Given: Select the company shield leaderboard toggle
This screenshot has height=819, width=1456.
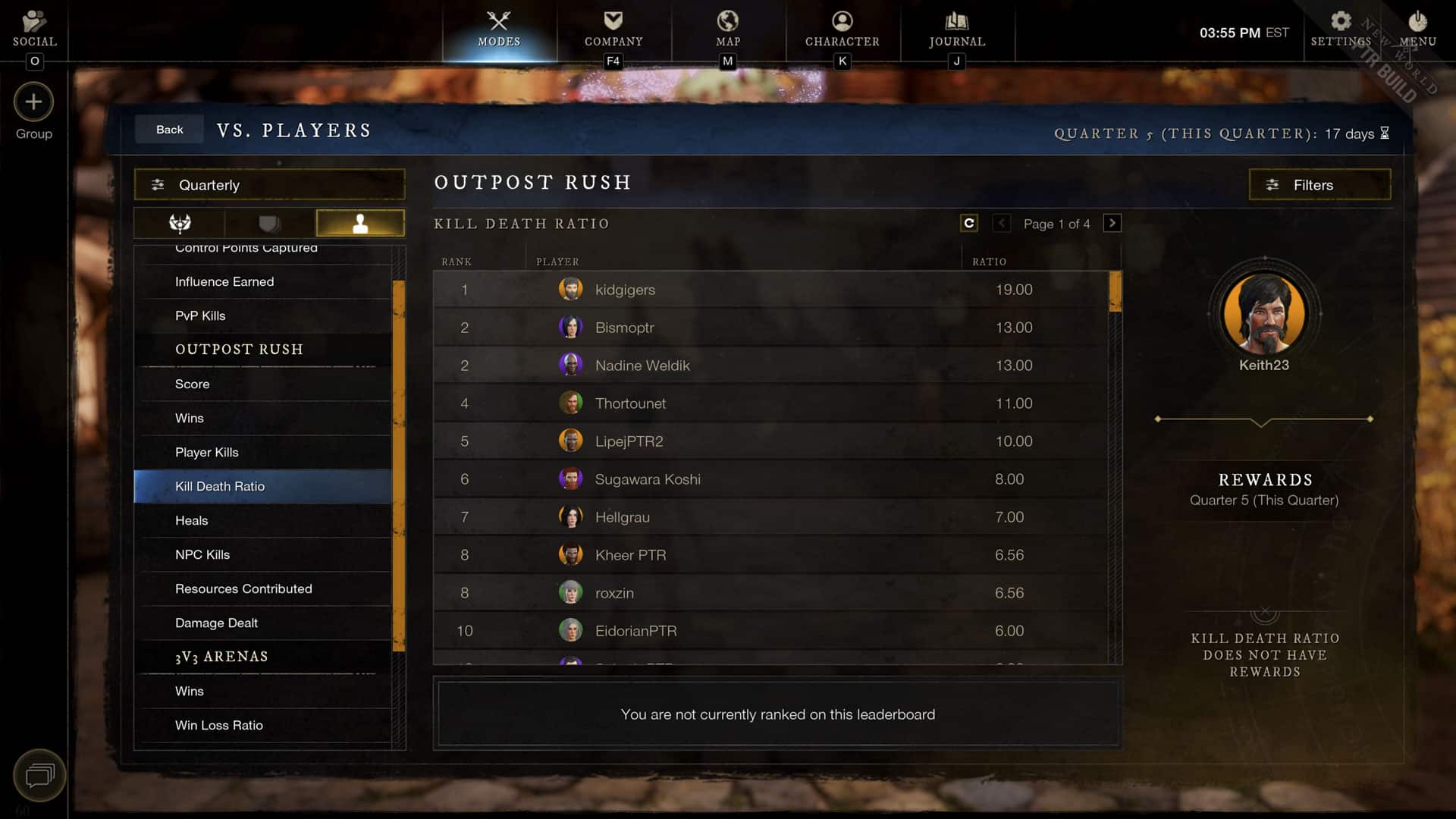Looking at the screenshot, I should point(270,223).
